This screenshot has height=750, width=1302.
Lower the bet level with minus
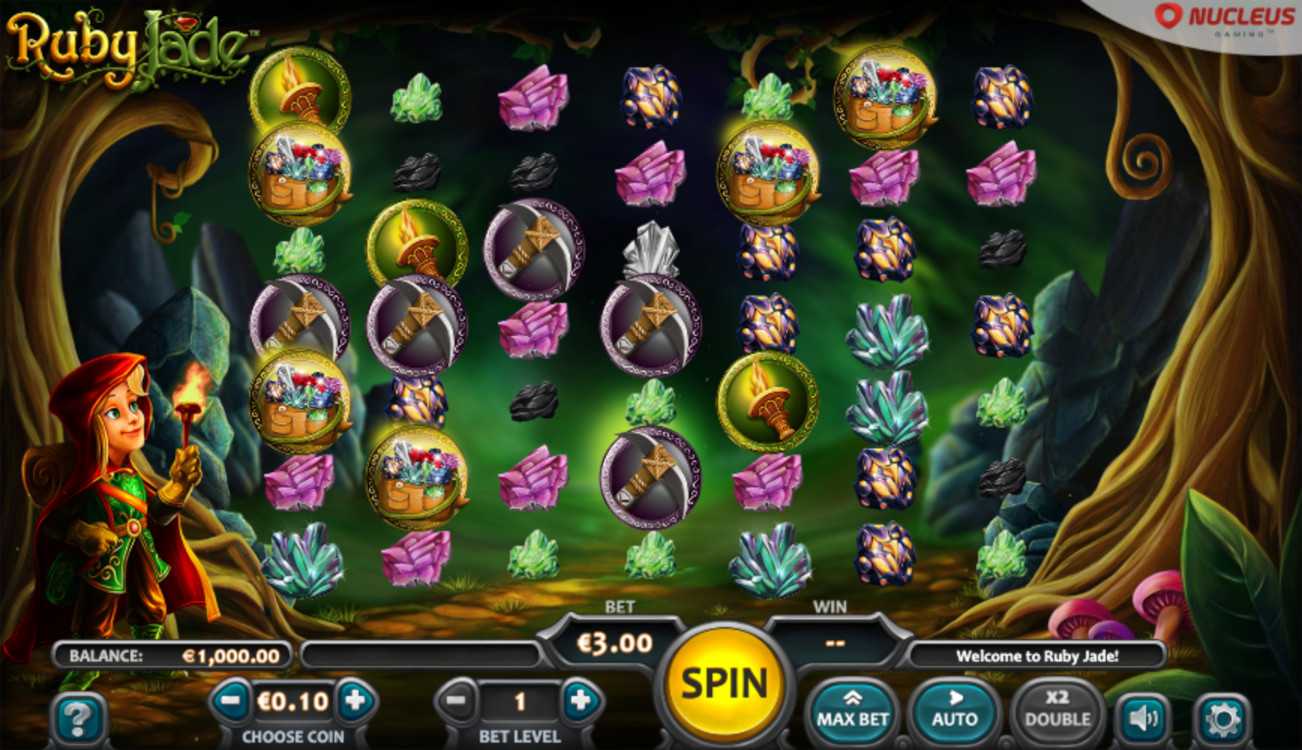pos(456,702)
